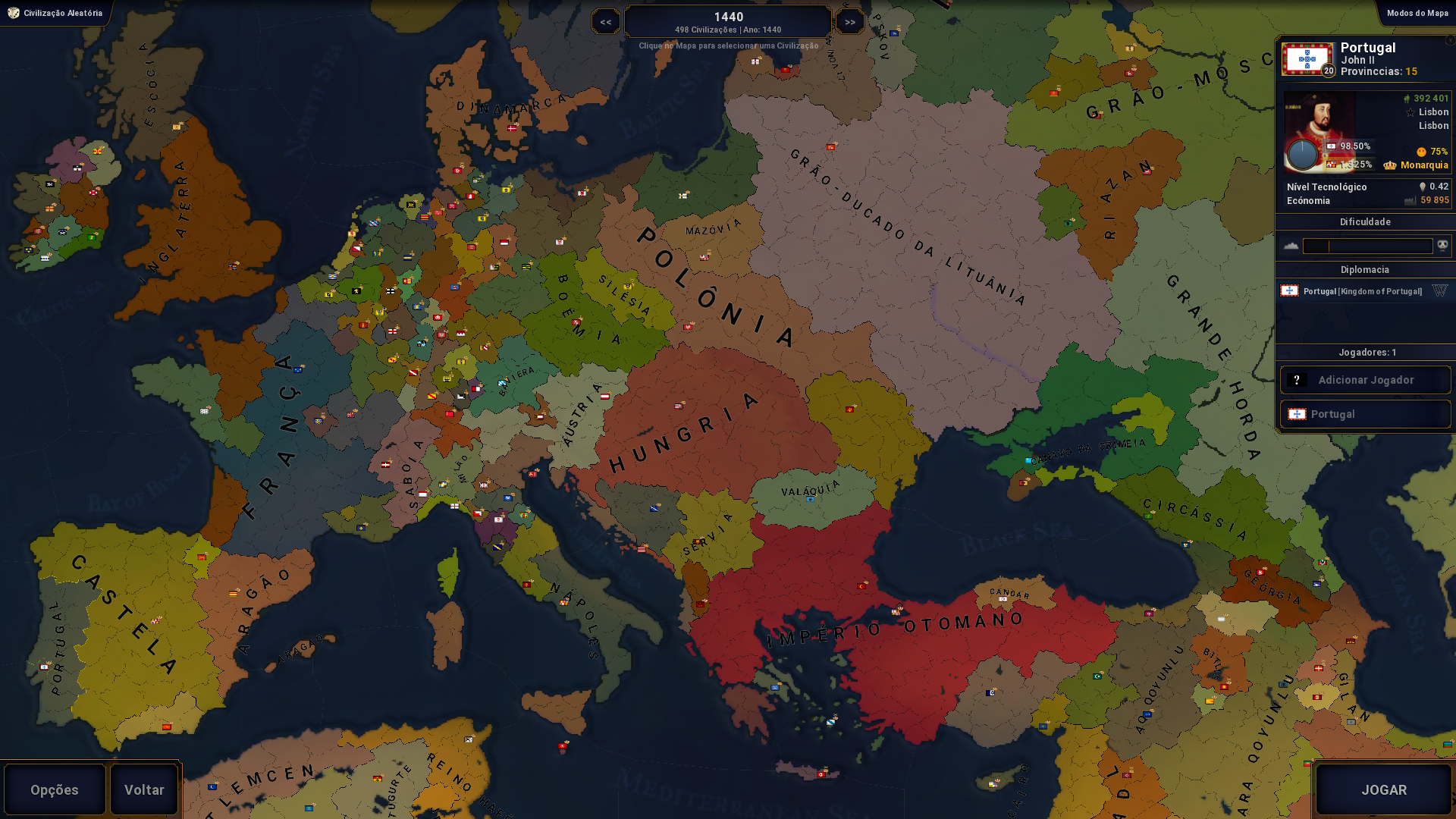
Task: Click the Civilização Aleatória dice icon
Action: pyautogui.click(x=12, y=12)
